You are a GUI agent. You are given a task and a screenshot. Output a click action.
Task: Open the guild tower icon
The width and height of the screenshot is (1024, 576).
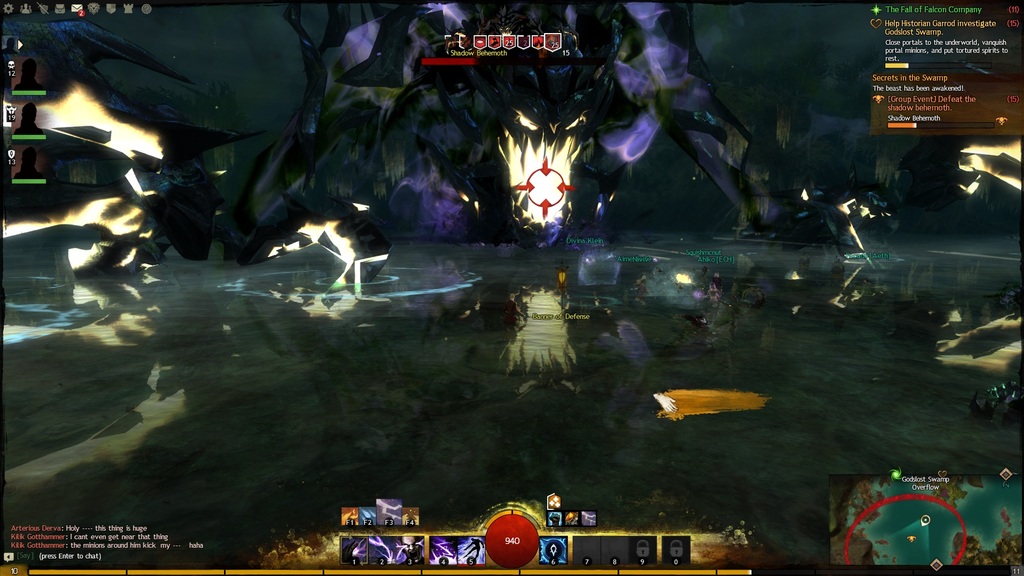(128, 9)
